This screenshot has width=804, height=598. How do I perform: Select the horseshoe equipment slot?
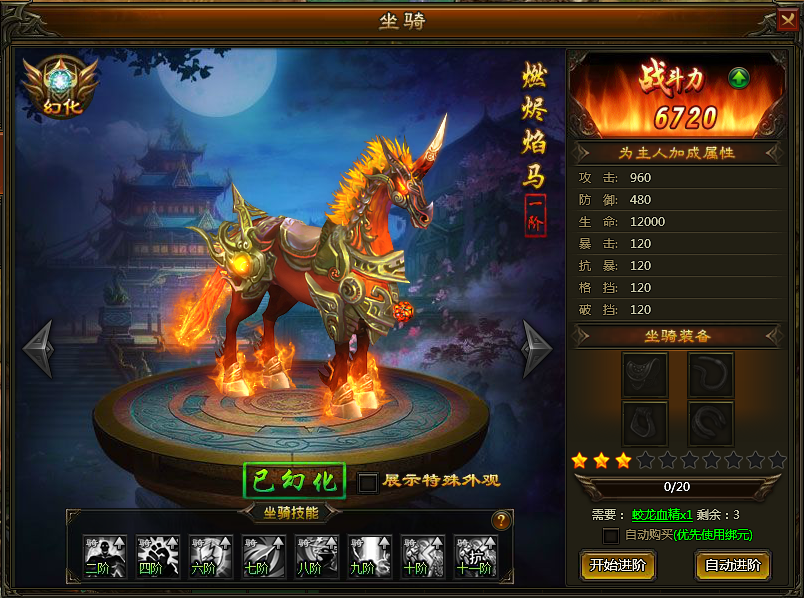710,424
